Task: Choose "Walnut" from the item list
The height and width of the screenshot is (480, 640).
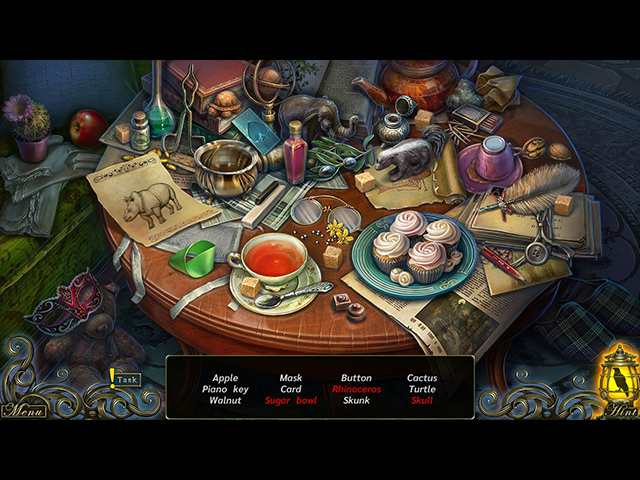Action: [226, 400]
